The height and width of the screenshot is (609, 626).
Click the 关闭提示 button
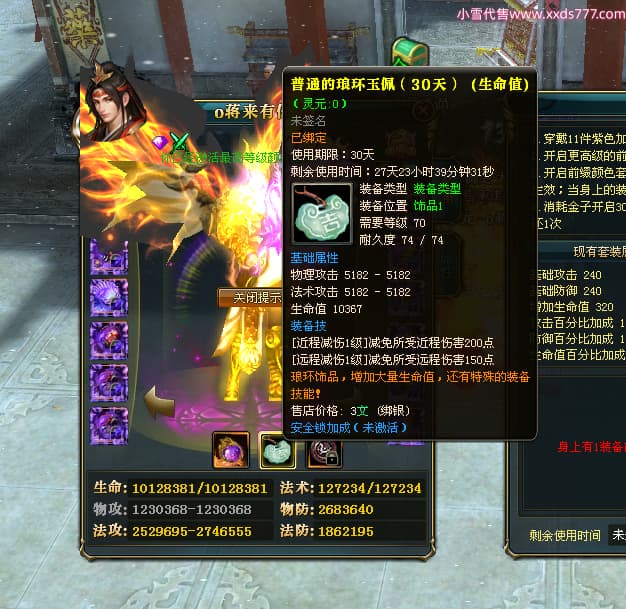pyautogui.click(x=250, y=298)
